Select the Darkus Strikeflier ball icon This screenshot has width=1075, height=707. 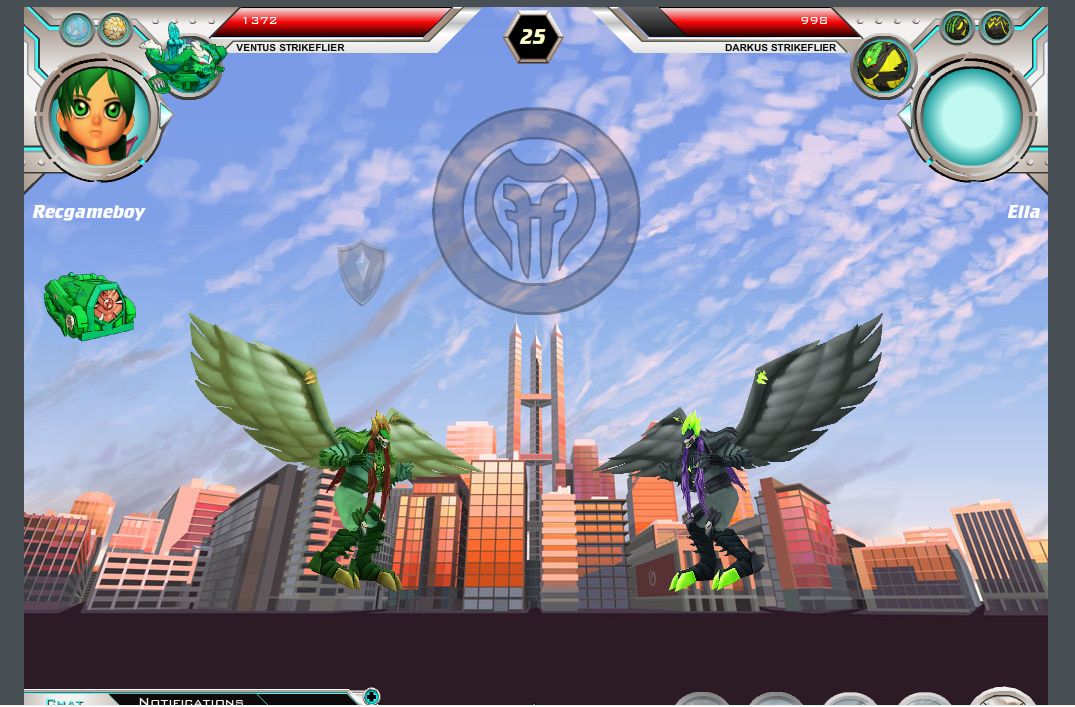[883, 66]
